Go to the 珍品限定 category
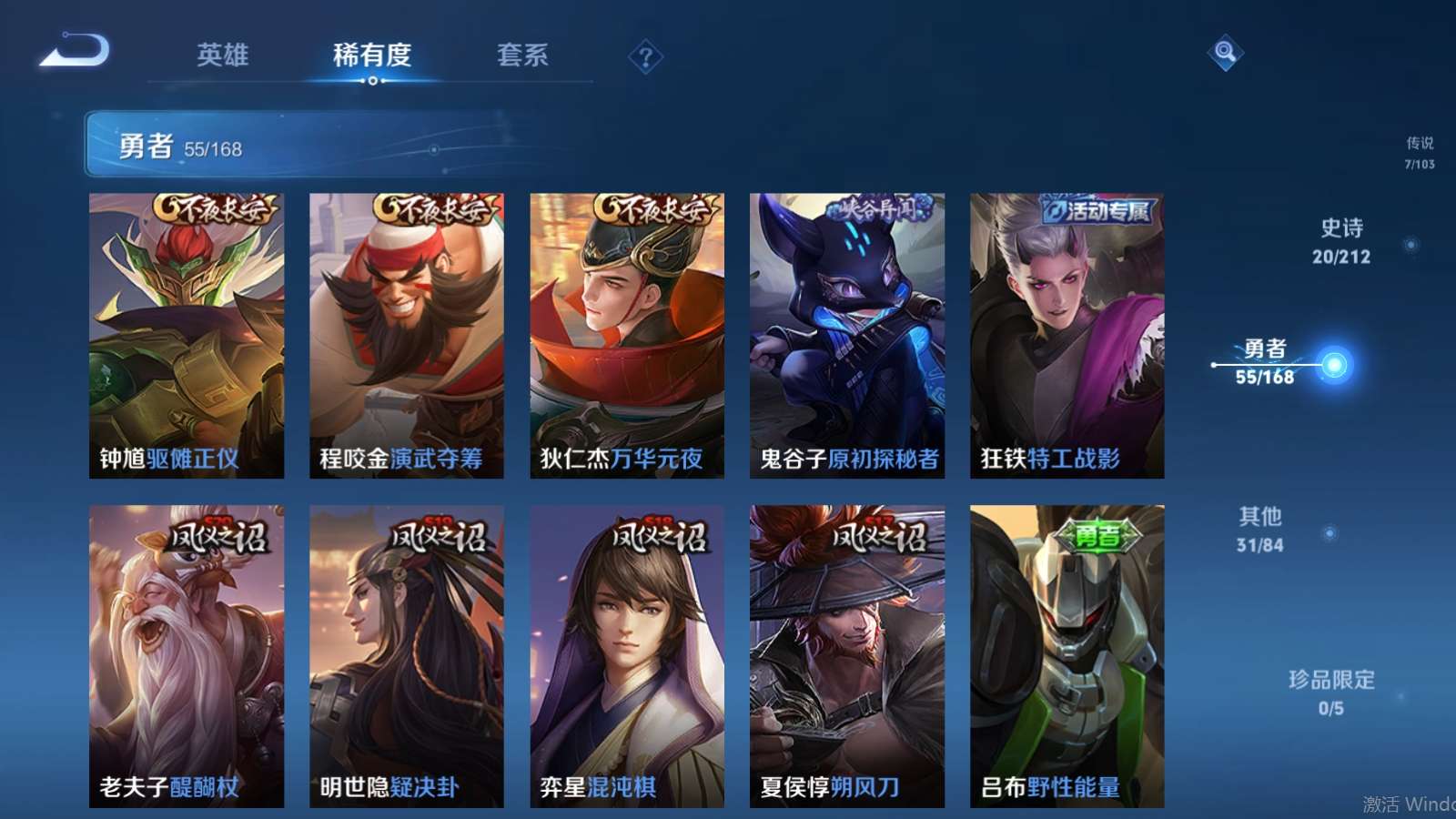Image resolution: width=1456 pixels, height=819 pixels. 1331,693
